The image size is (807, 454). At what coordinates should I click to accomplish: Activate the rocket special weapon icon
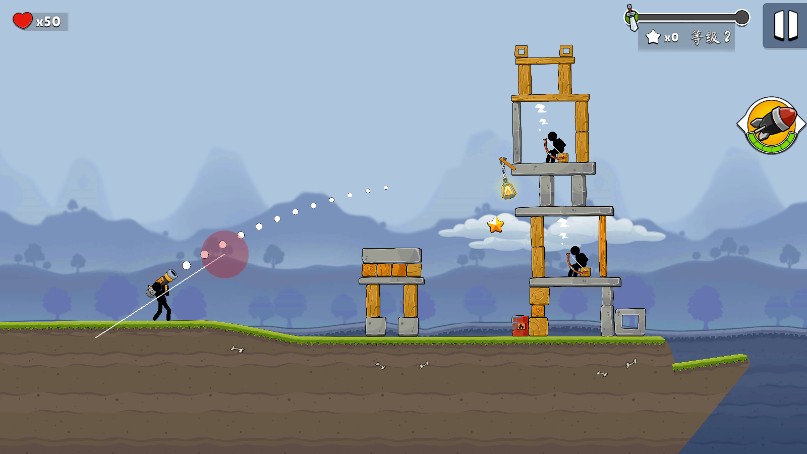coord(770,125)
